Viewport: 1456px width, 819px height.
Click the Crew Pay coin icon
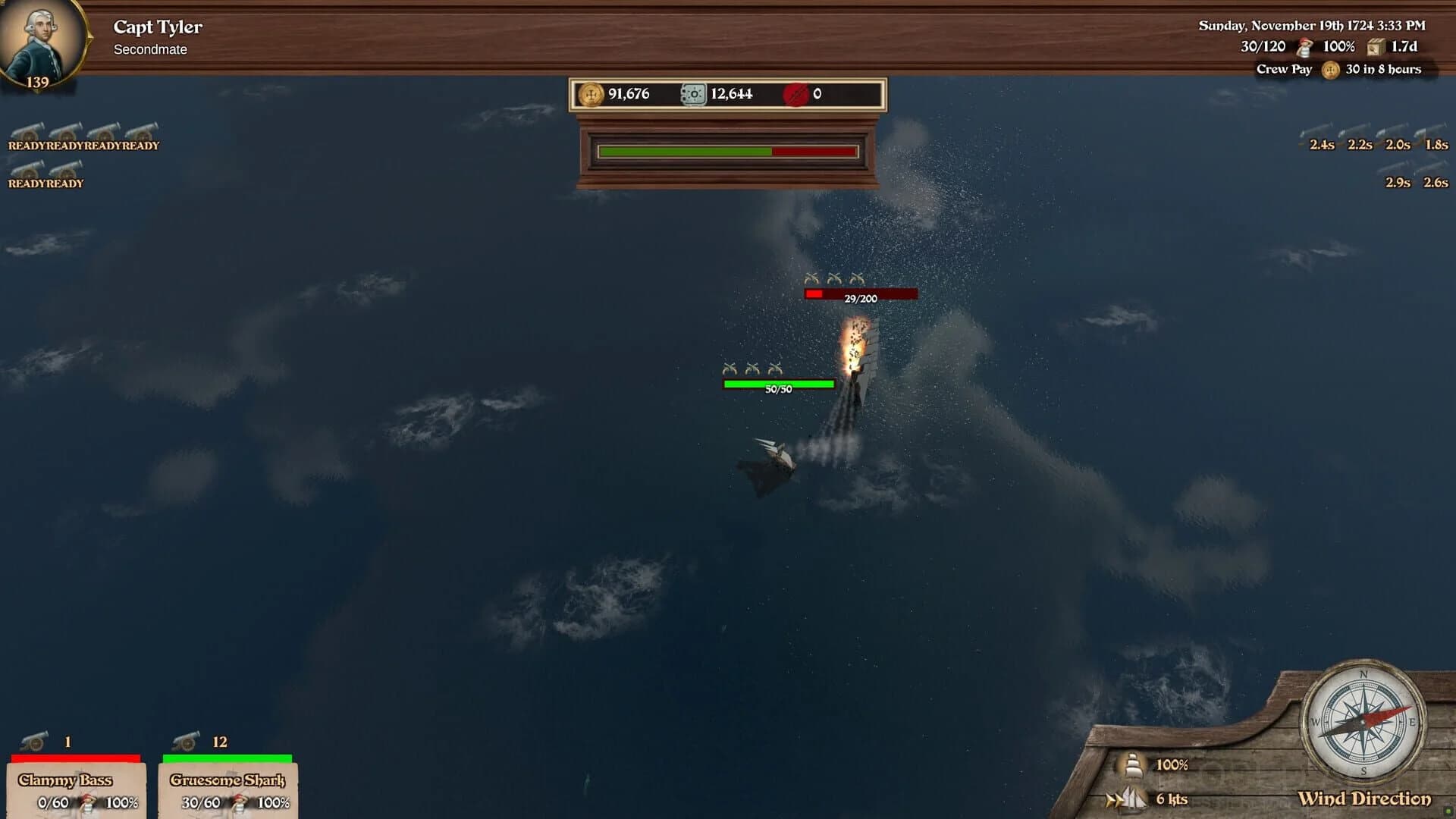point(1329,70)
